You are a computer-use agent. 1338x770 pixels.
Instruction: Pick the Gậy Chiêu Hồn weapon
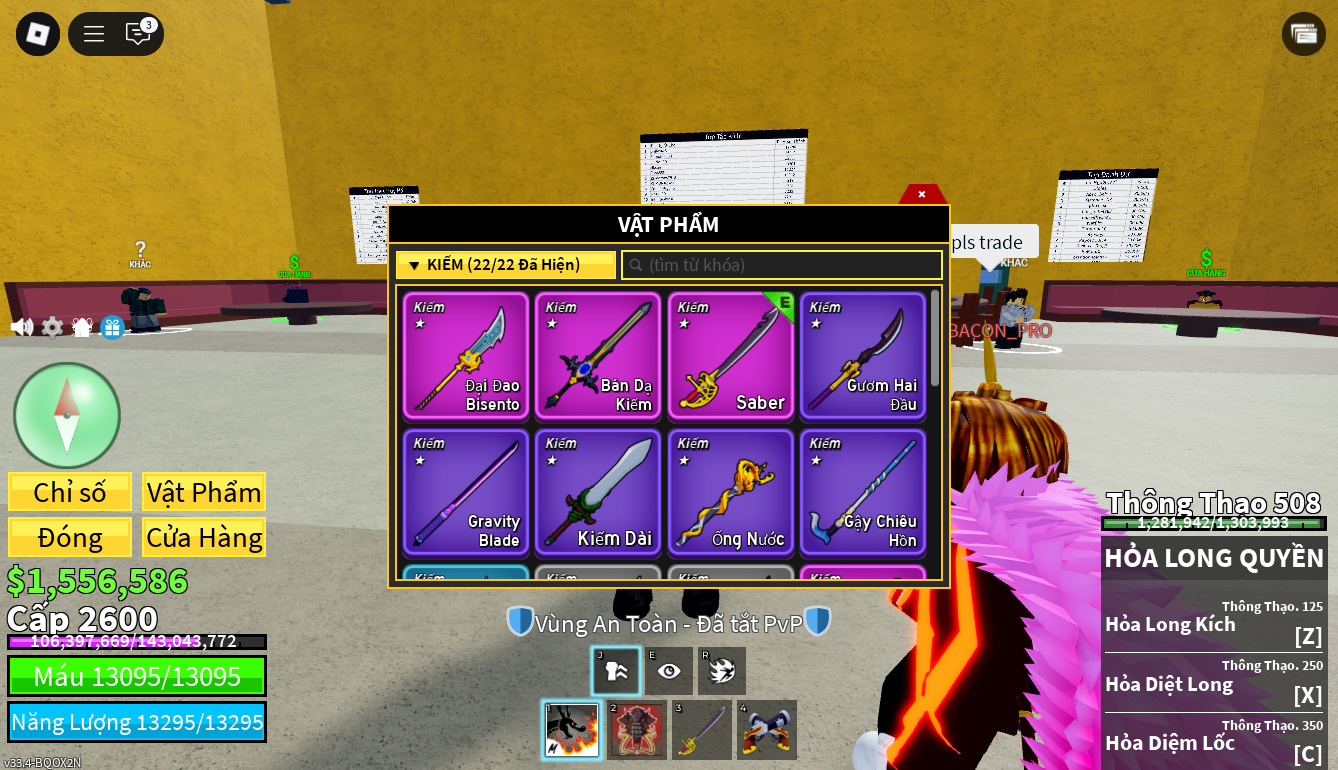point(862,492)
